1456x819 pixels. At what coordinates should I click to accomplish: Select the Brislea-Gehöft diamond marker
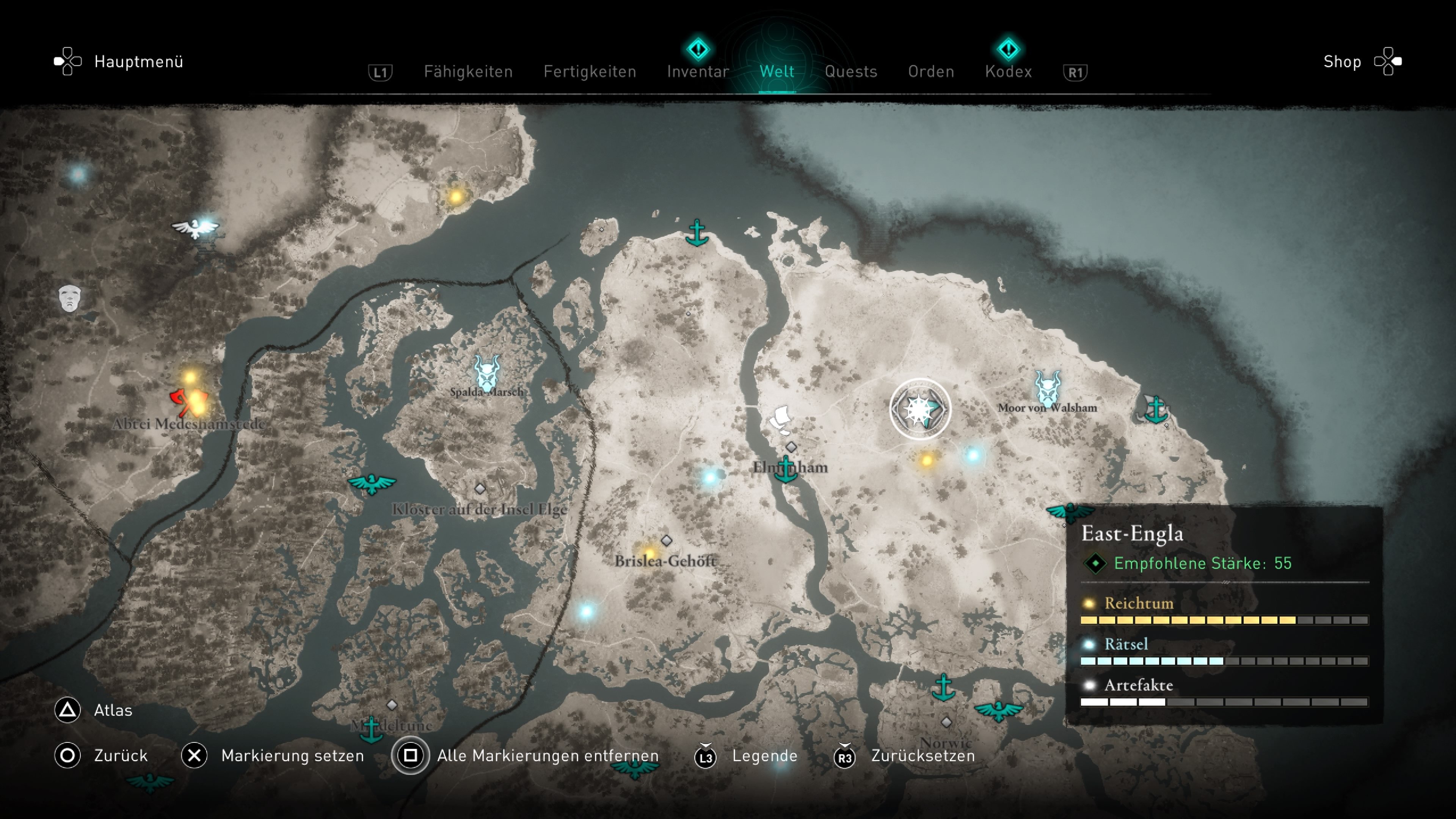667,541
